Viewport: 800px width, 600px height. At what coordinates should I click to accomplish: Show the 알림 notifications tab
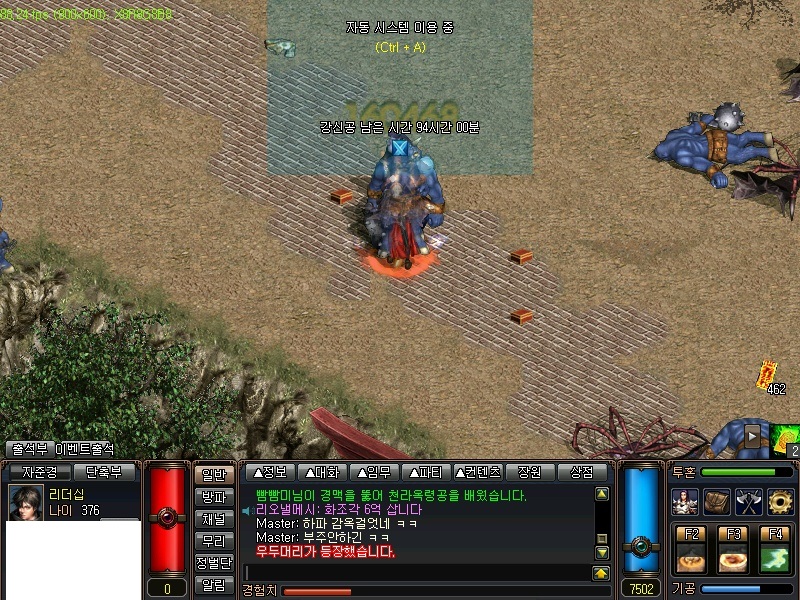tap(213, 585)
